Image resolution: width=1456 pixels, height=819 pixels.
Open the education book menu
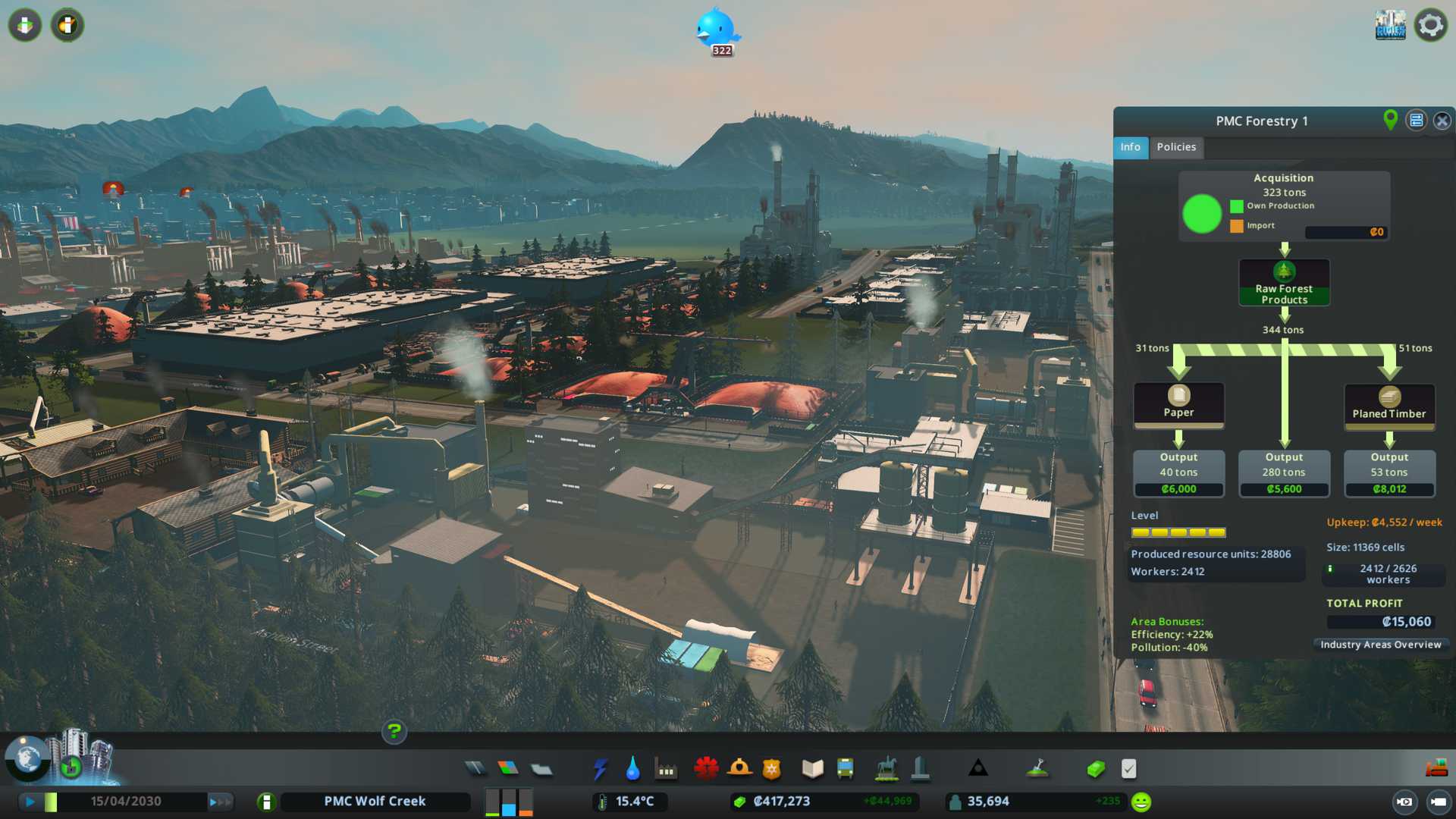(812, 769)
